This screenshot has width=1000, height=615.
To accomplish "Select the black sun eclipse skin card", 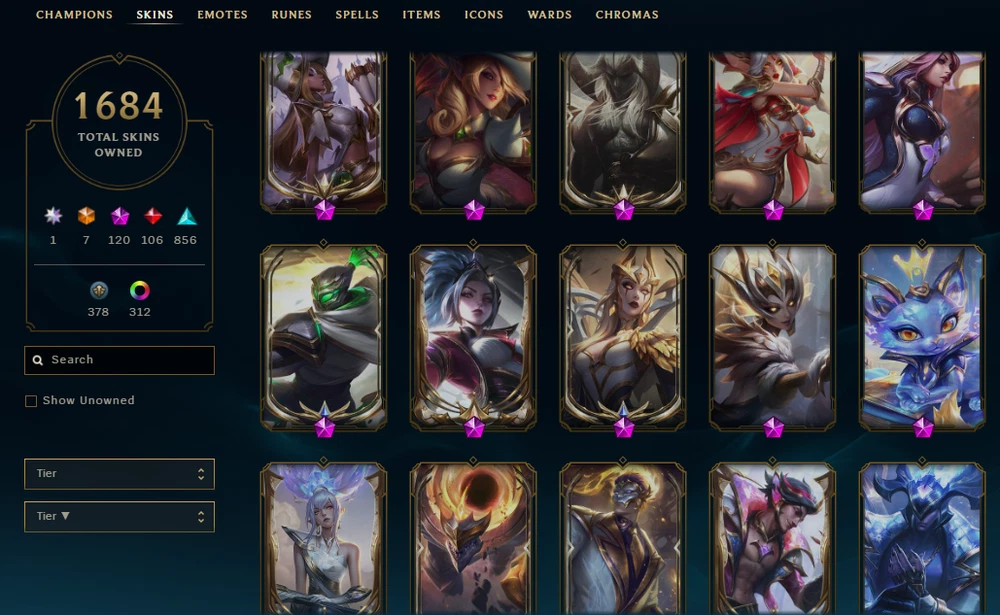I will coord(473,538).
